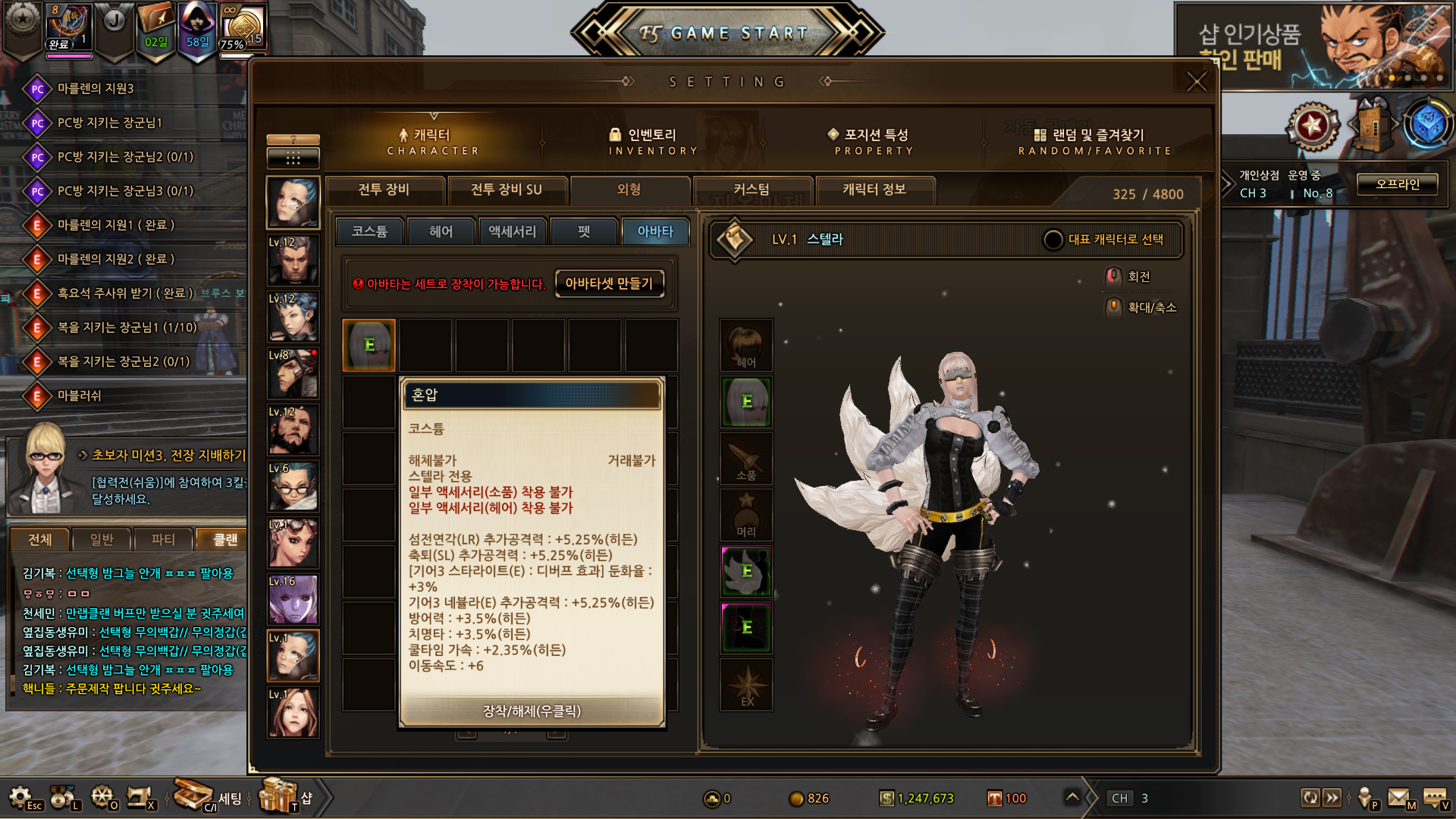Click the 아바타셋 만들기 button
Image resolution: width=1456 pixels, height=819 pixels.
(x=609, y=284)
